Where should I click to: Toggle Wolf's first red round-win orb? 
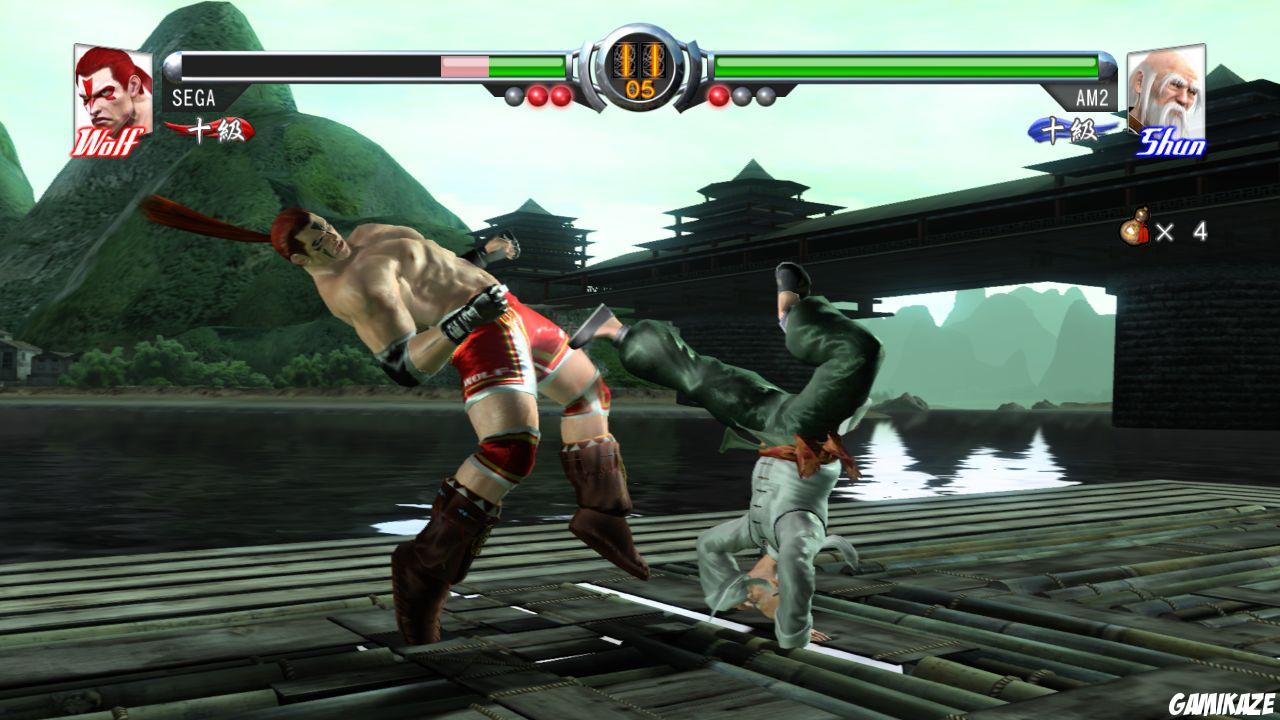coord(537,94)
